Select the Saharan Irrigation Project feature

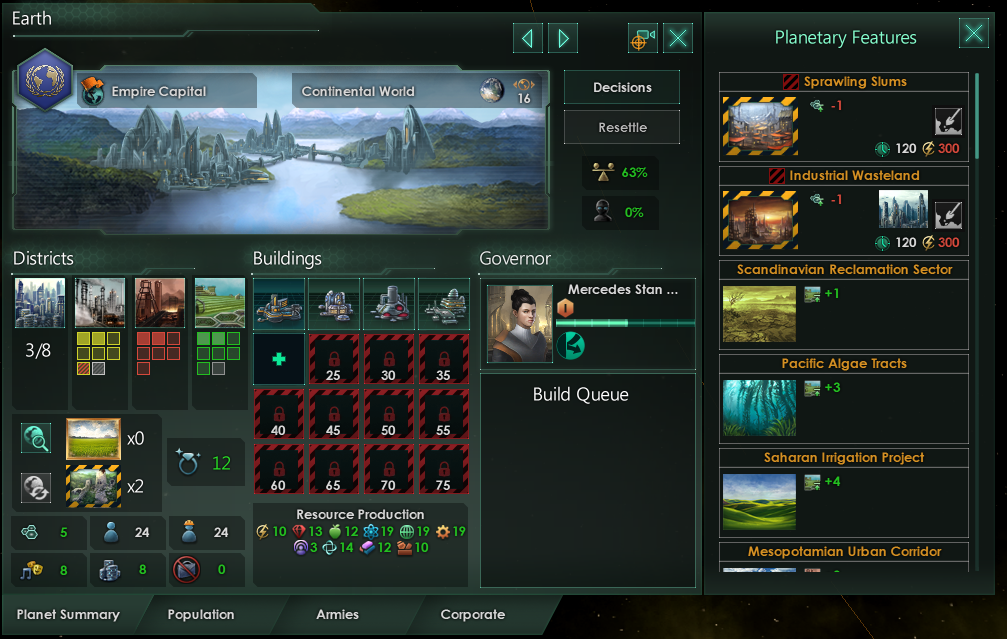(x=845, y=492)
